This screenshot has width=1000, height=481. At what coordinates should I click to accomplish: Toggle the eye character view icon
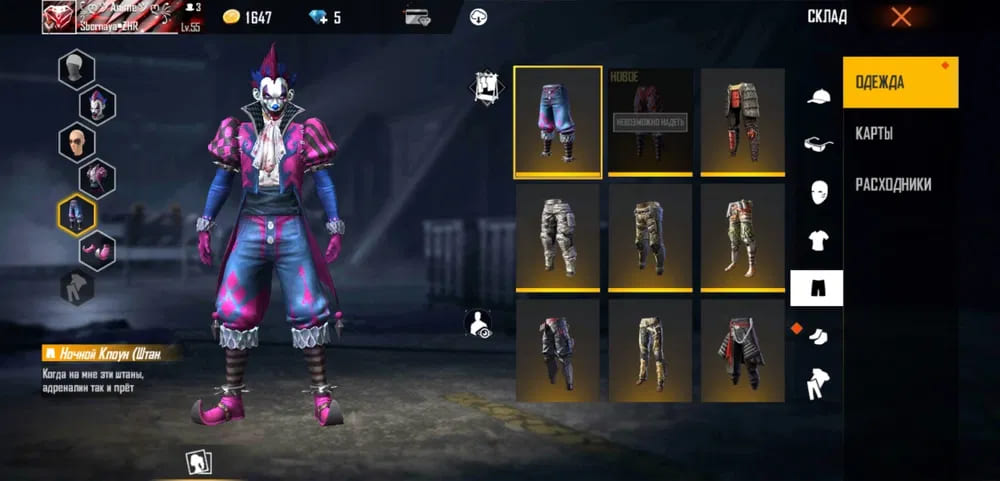[480, 324]
